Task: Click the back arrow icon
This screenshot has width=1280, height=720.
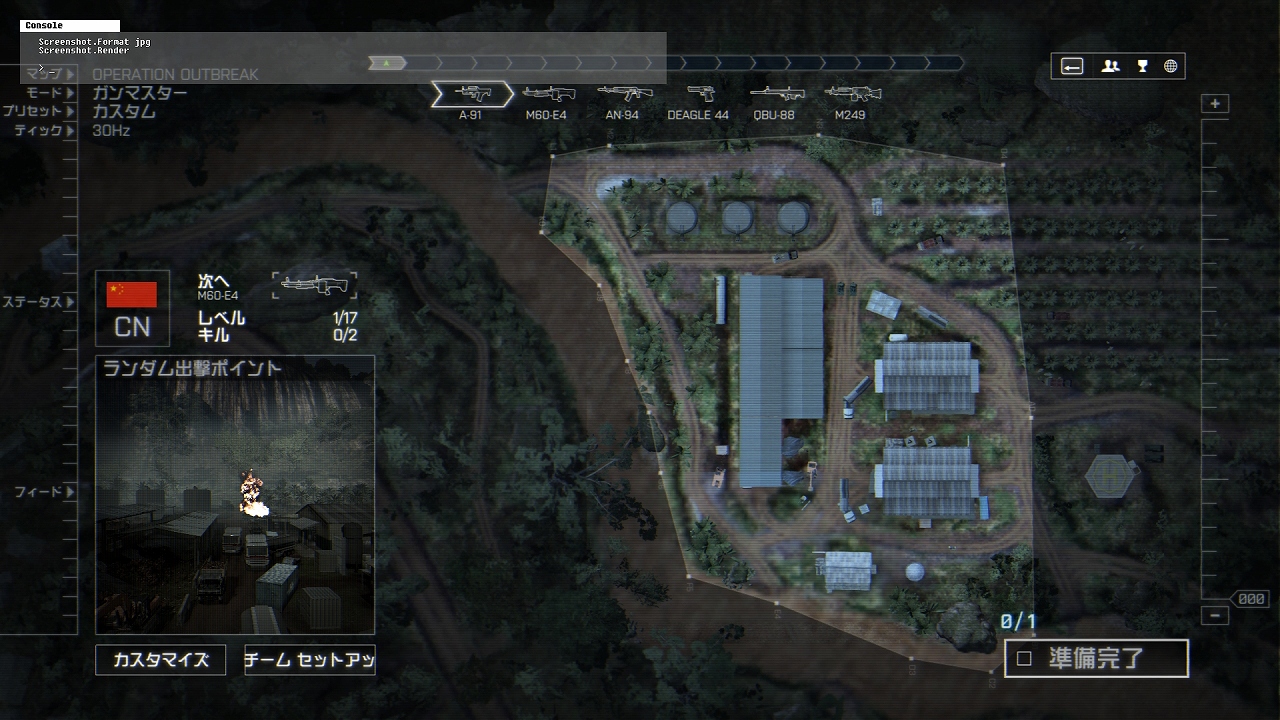Action: (x=1072, y=67)
